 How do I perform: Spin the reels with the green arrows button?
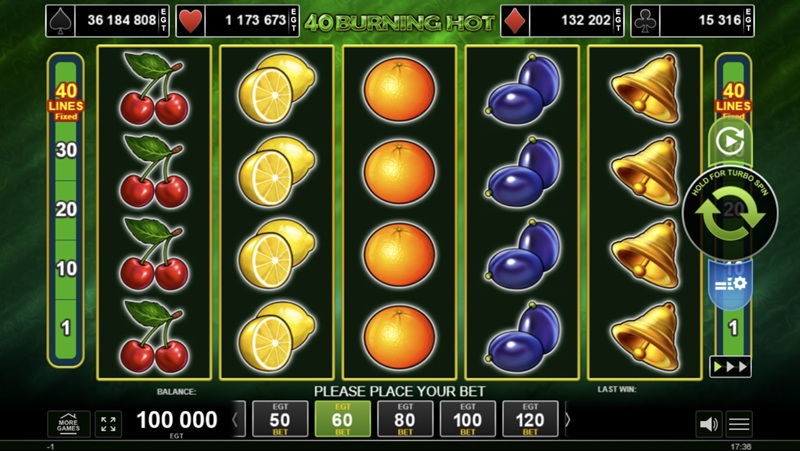pos(730,213)
